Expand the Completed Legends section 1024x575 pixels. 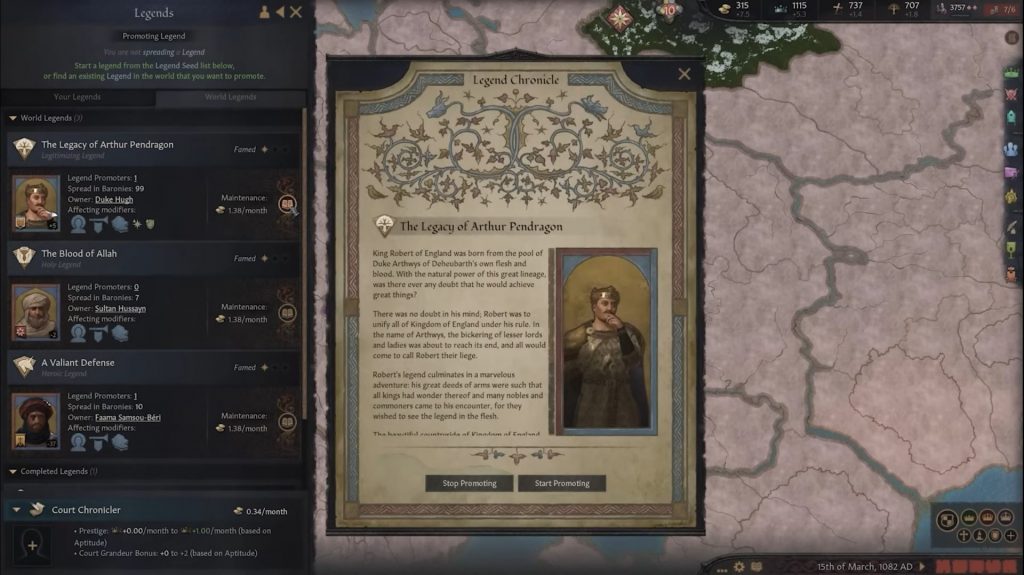[x=12, y=471]
